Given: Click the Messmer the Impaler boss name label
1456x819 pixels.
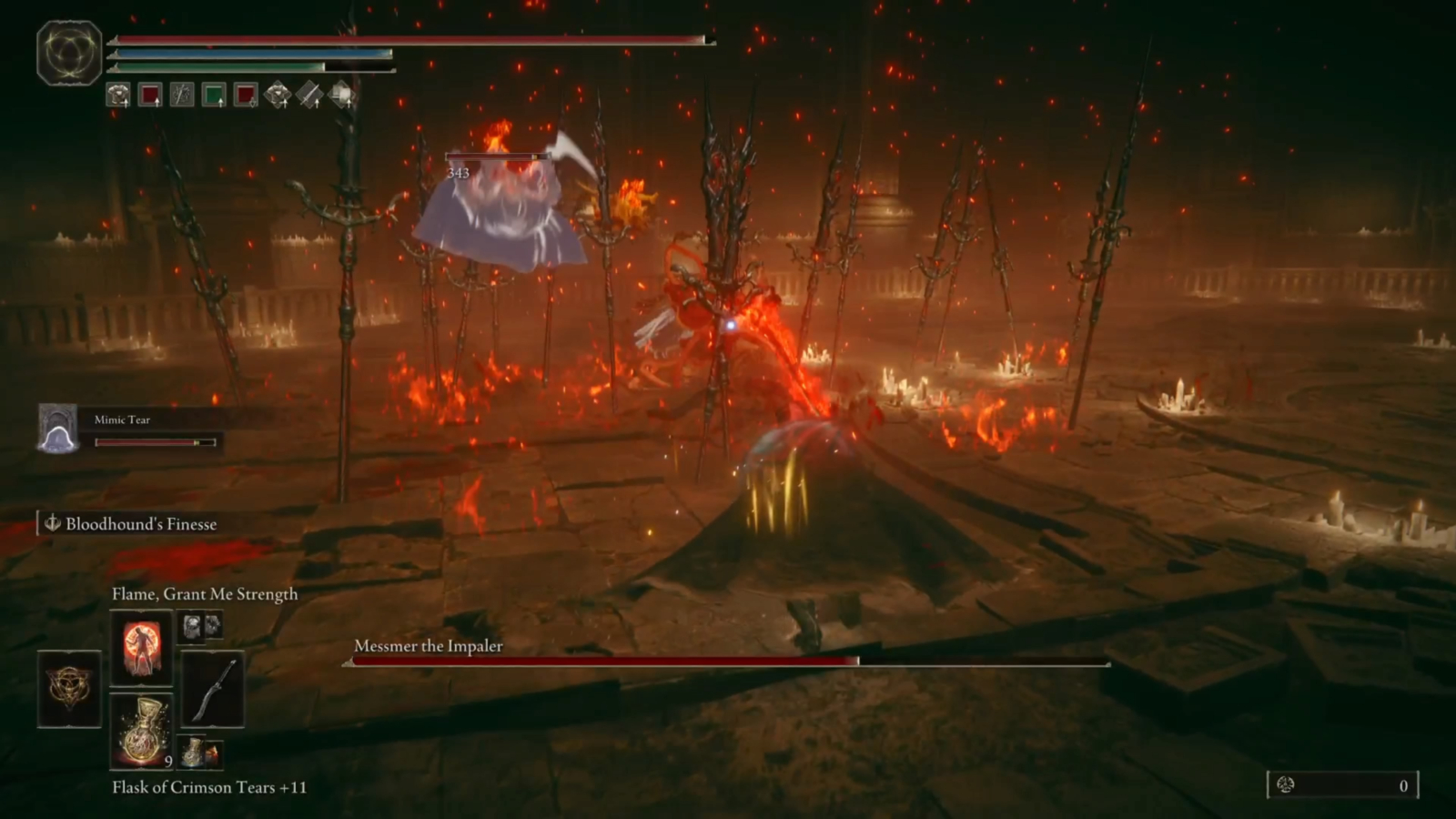Looking at the screenshot, I should pyautogui.click(x=428, y=646).
